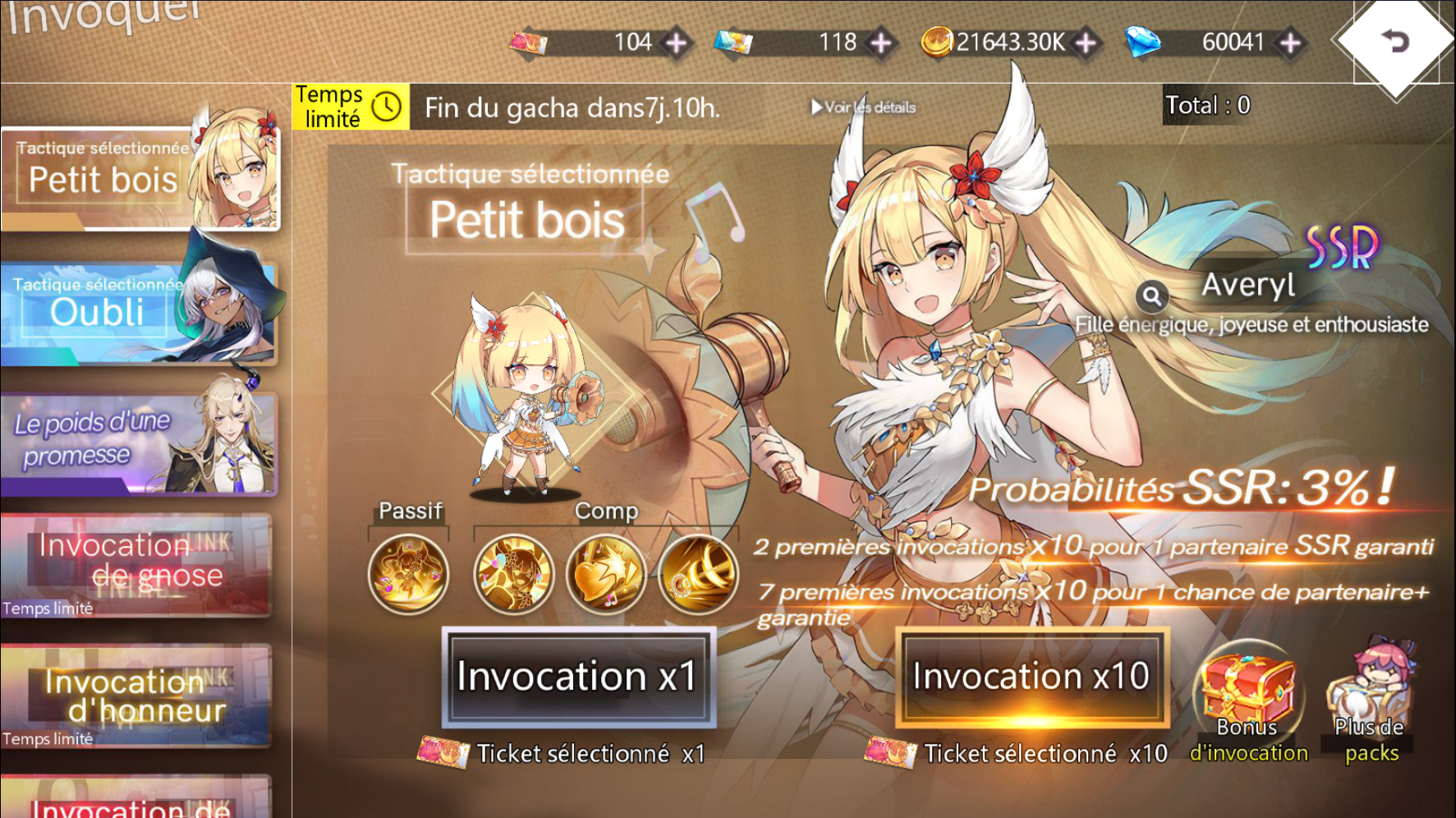View the heart-shaped Comp skill icon
The image size is (1456, 818).
[x=606, y=574]
